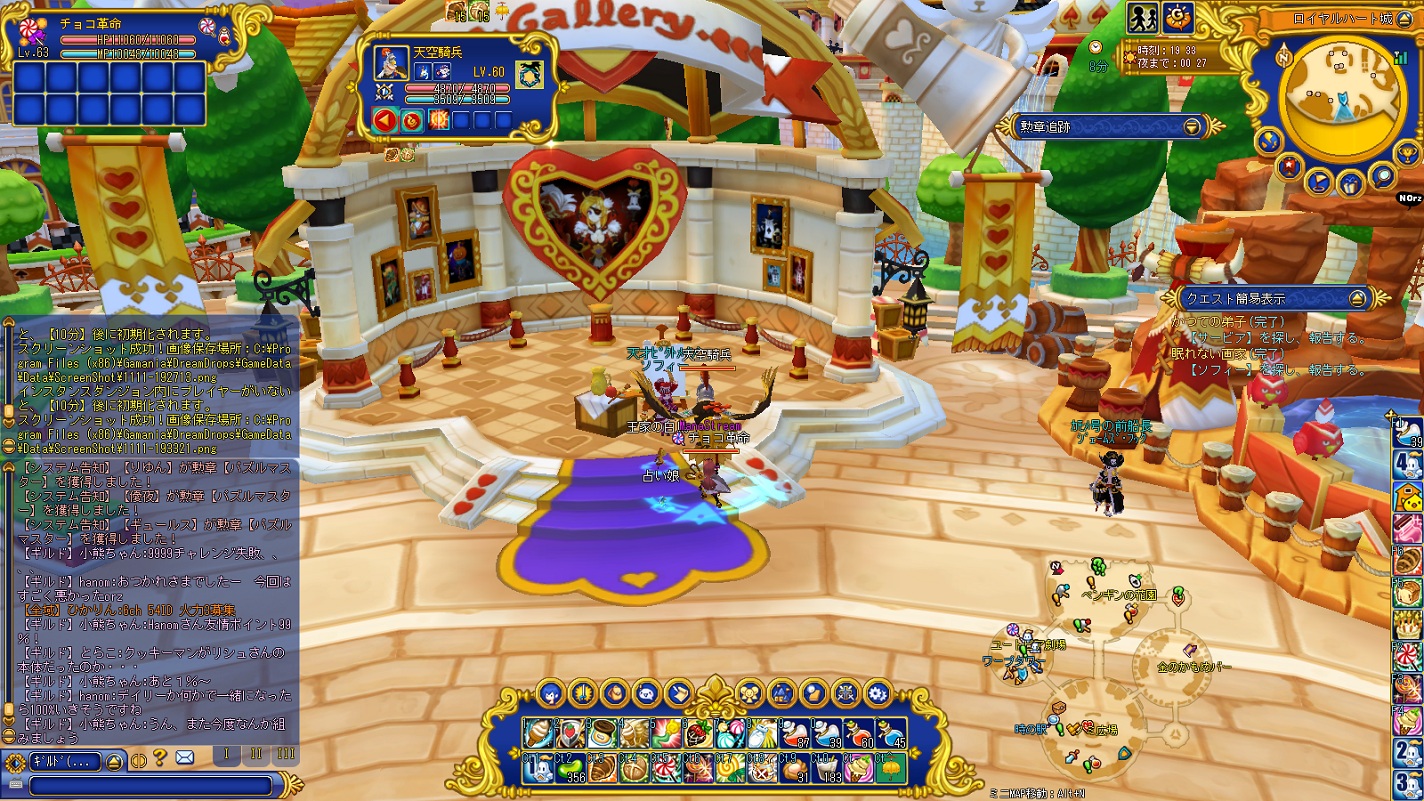Image resolution: width=1424 pixels, height=801 pixels.
Task: Open the gear settings menu button
Action: (877, 692)
